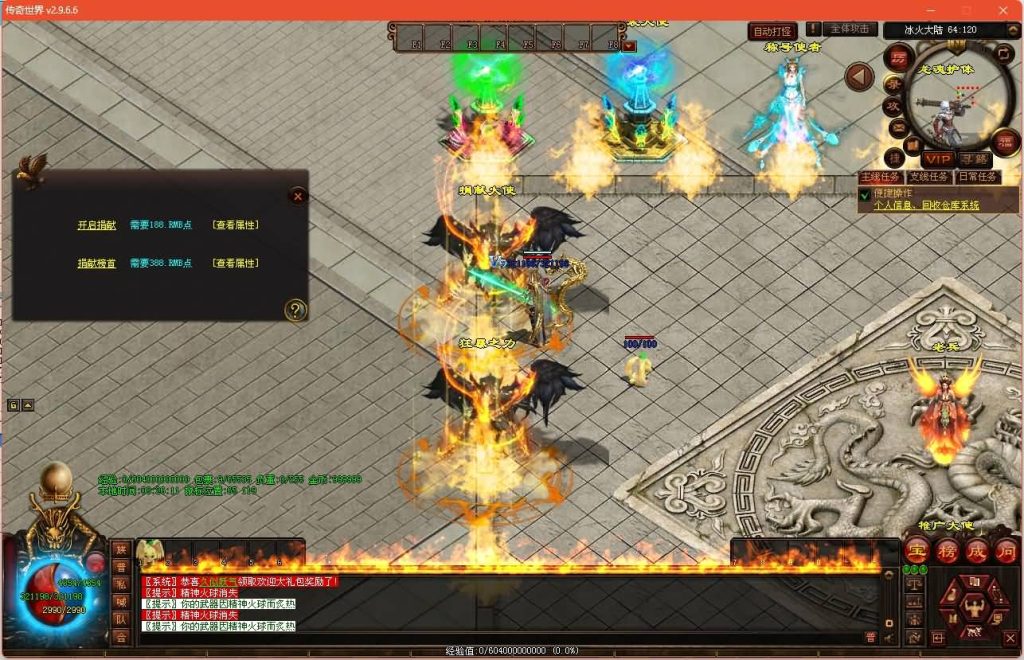Open the VIP menu
The image size is (1024, 660).
(x=937, y=159)
